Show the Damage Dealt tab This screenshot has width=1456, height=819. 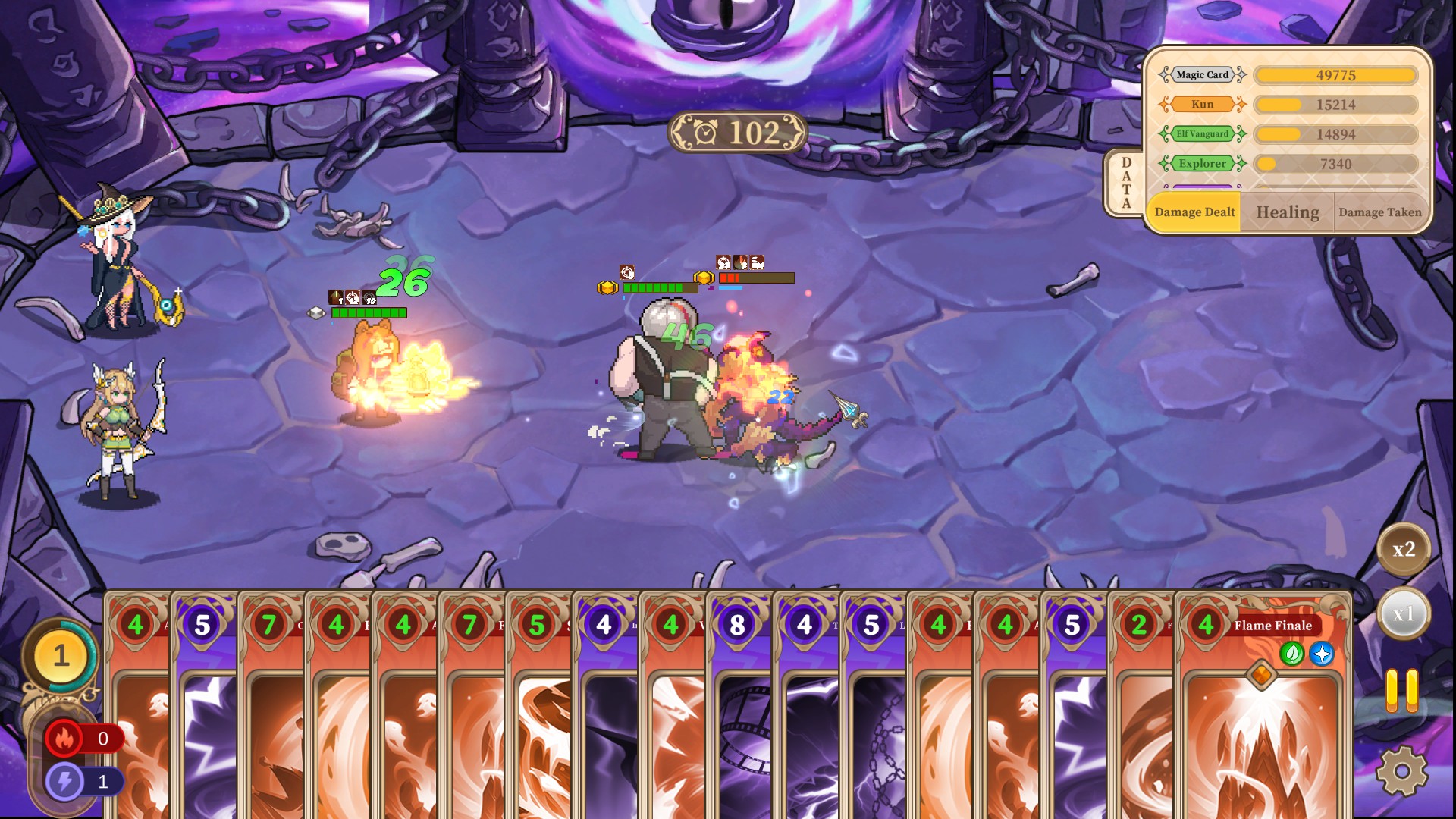pos(1194,212)
